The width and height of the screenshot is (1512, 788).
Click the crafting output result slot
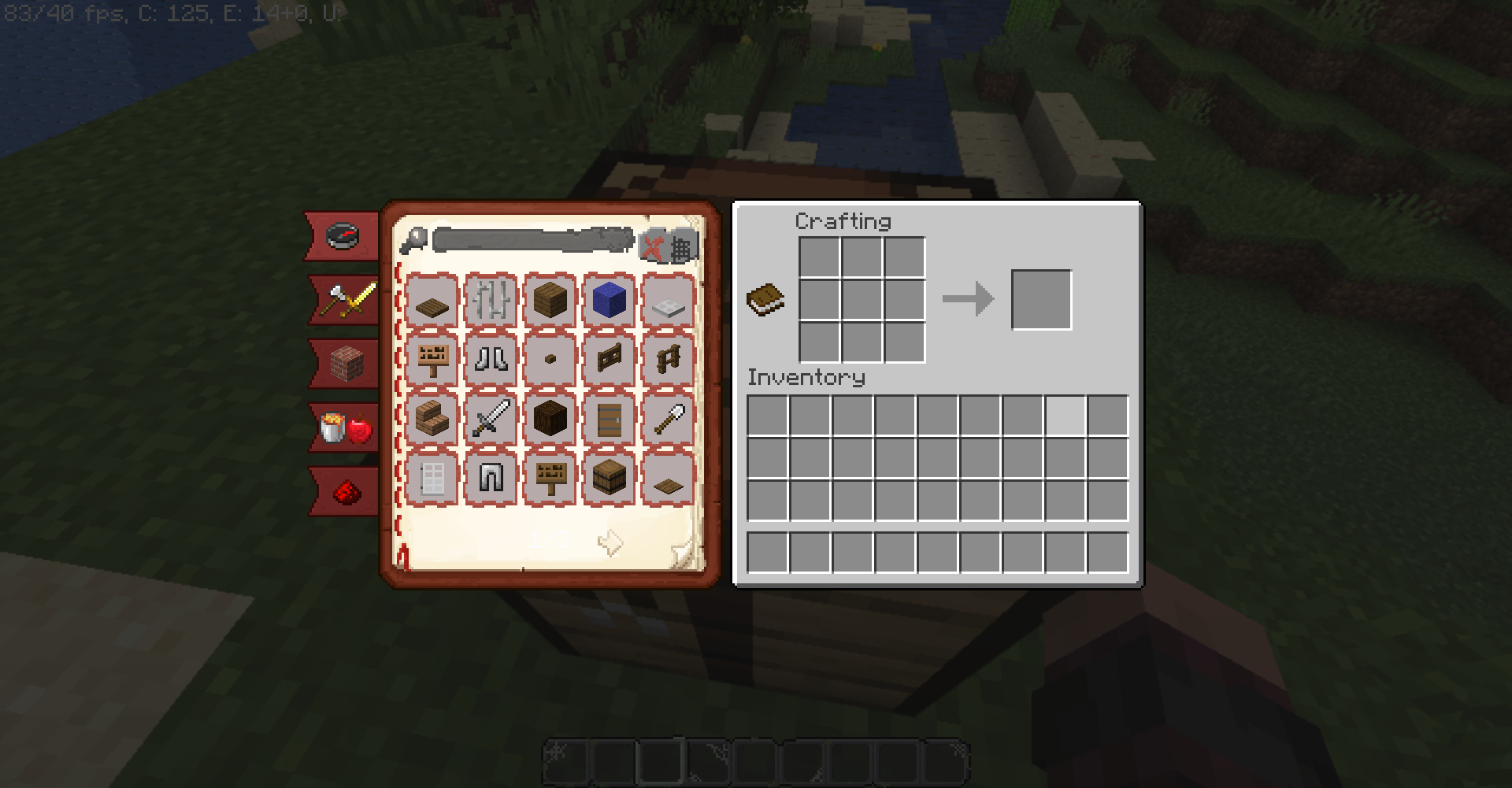point(1041,299)
